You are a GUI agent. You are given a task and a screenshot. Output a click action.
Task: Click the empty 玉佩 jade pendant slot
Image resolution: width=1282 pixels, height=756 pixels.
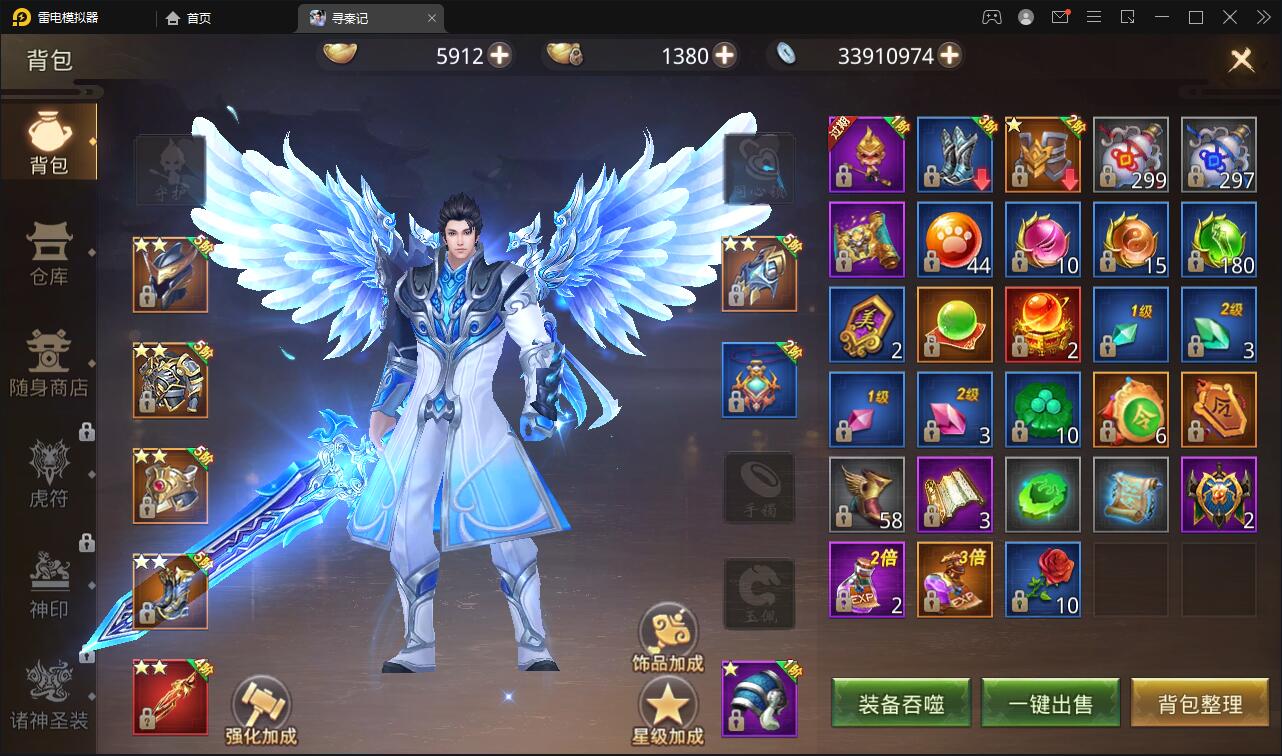coord(759,592)
